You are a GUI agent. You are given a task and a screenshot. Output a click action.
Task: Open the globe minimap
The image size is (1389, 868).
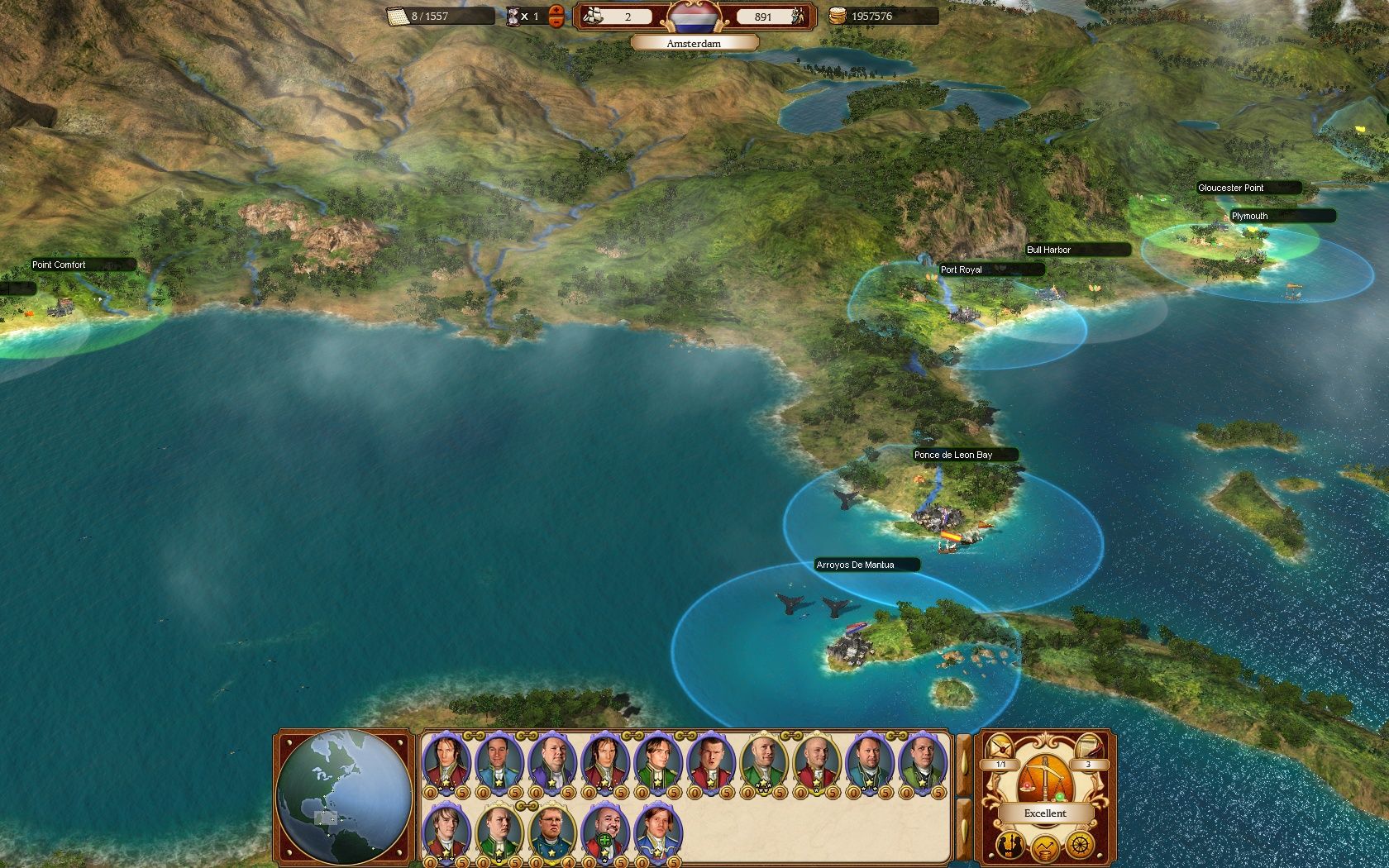(345, 798)
